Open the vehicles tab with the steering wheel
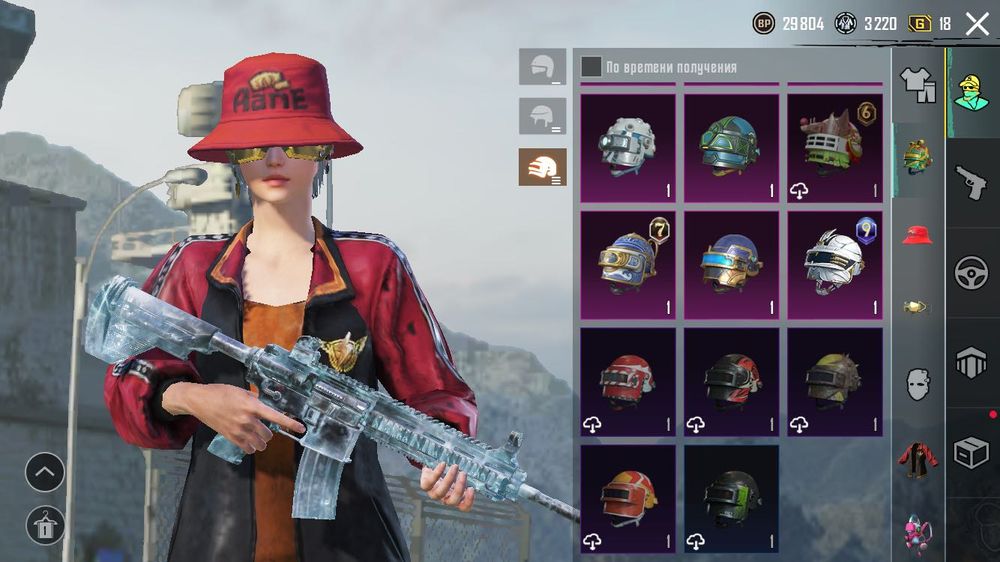The width and height of the screenshot is (1000, 562). click(x=971, y=273)
